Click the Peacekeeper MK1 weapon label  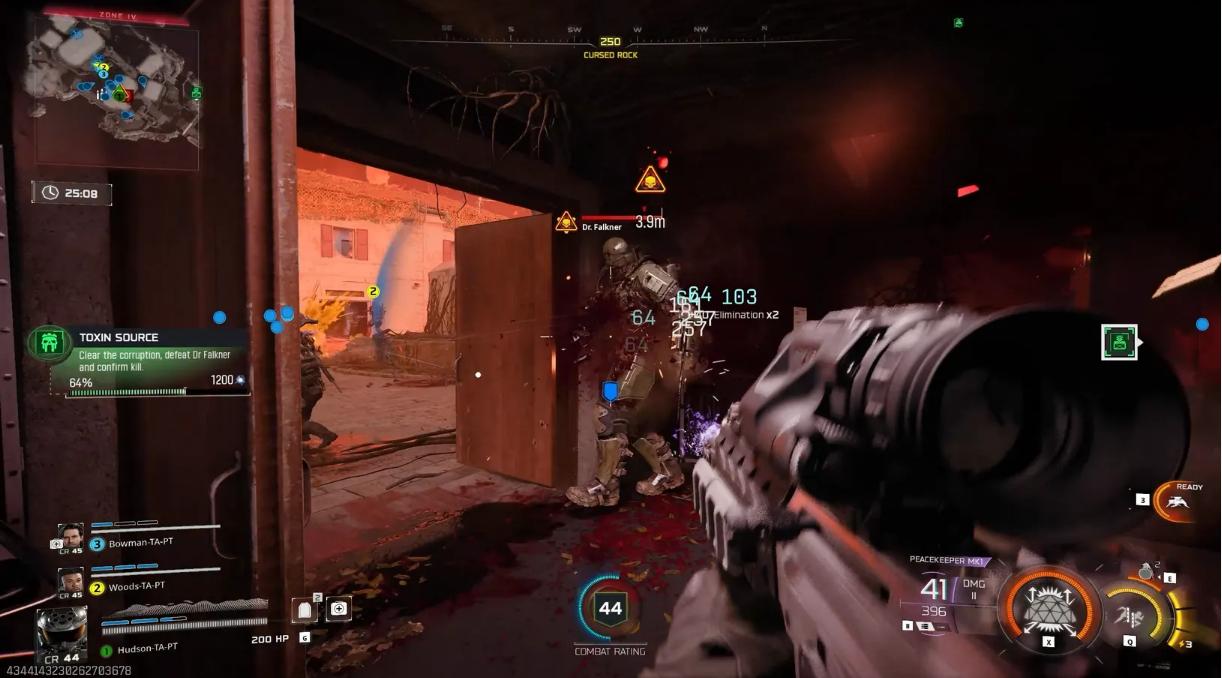[x=944, y=560]
